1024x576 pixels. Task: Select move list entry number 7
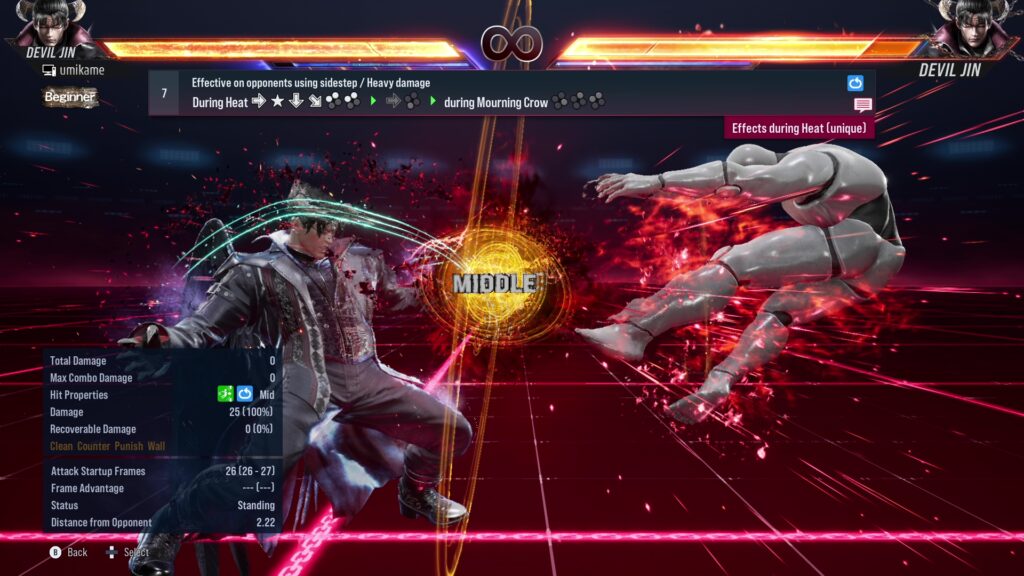pos(164,93)
